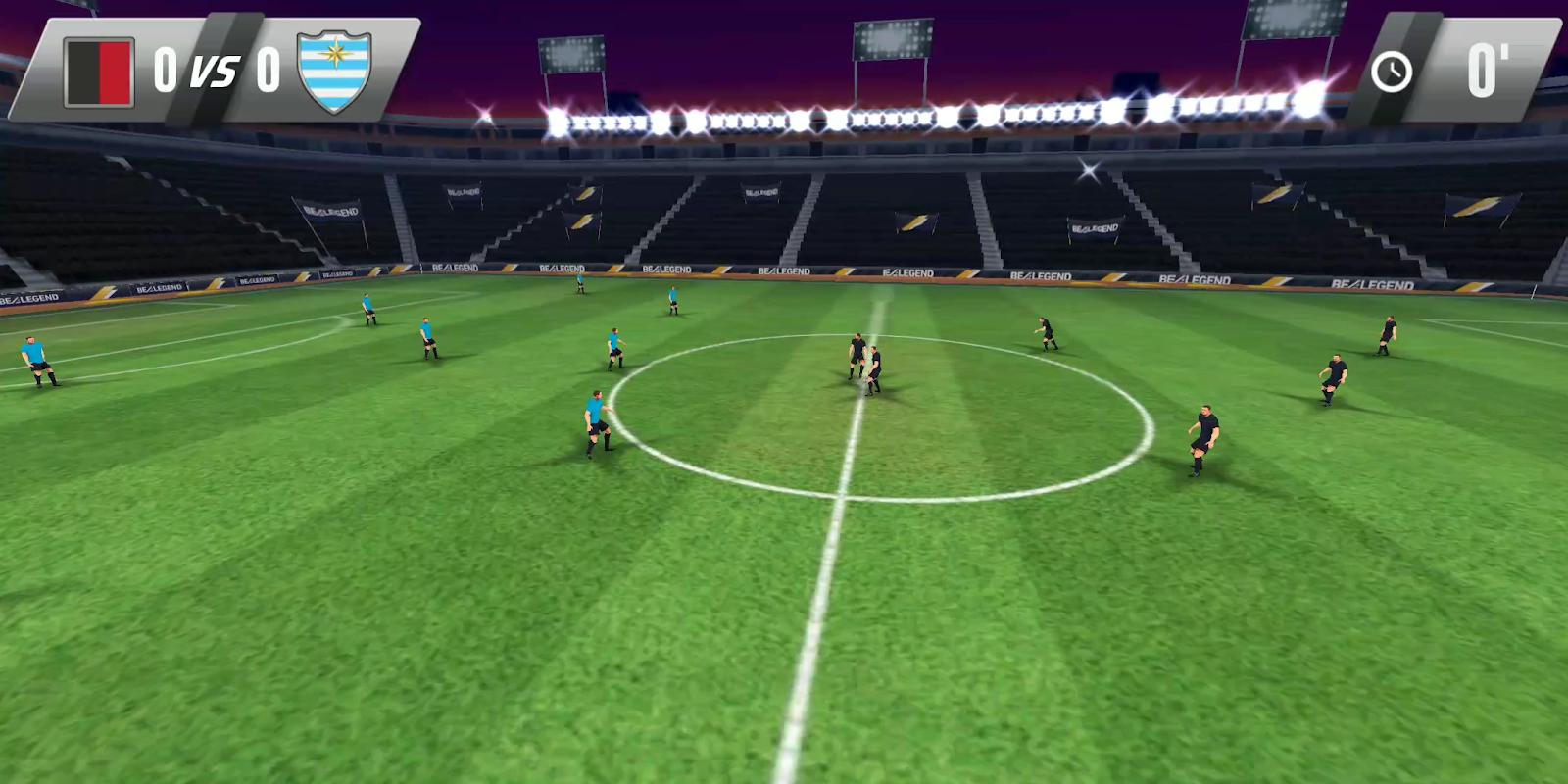Screen dimensions: 1568x784
Task: Click the clock icon on the match timer panel
Action: [x=1391, y=70]
